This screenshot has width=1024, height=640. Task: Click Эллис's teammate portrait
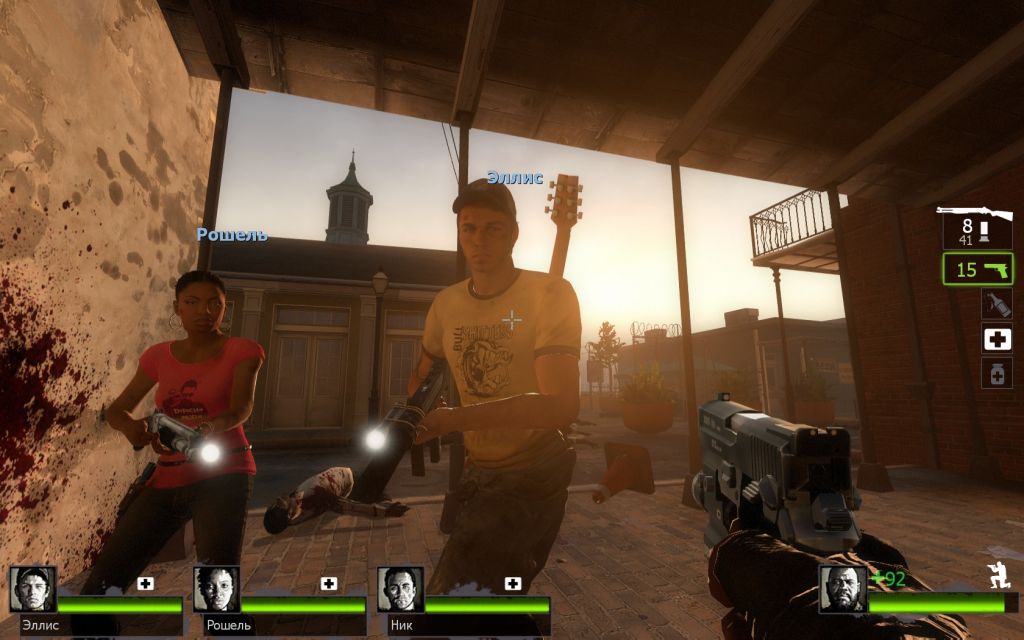coord(33,589)
